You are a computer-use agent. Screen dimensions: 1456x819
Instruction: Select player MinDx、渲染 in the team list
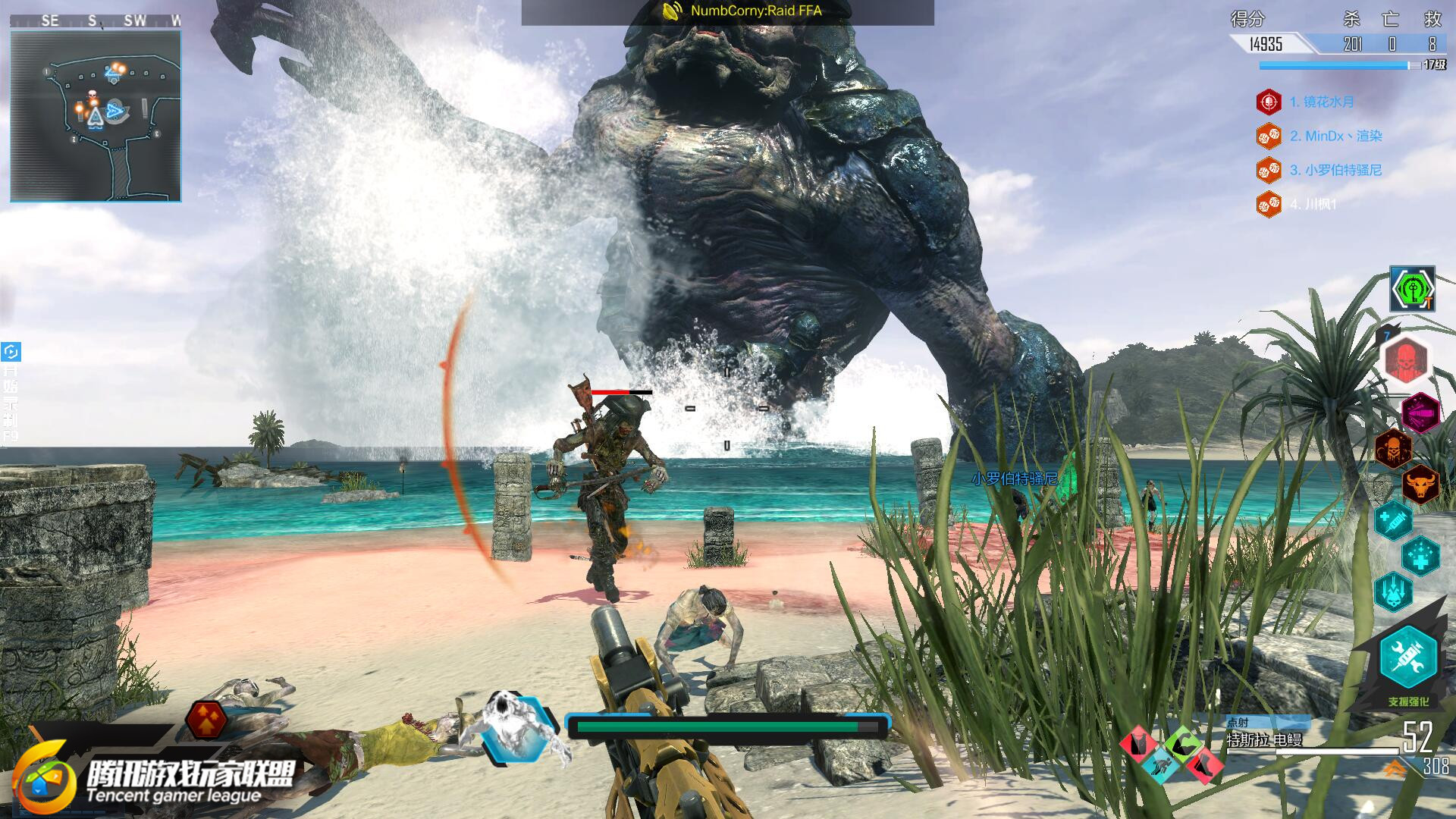point(1335,136)
